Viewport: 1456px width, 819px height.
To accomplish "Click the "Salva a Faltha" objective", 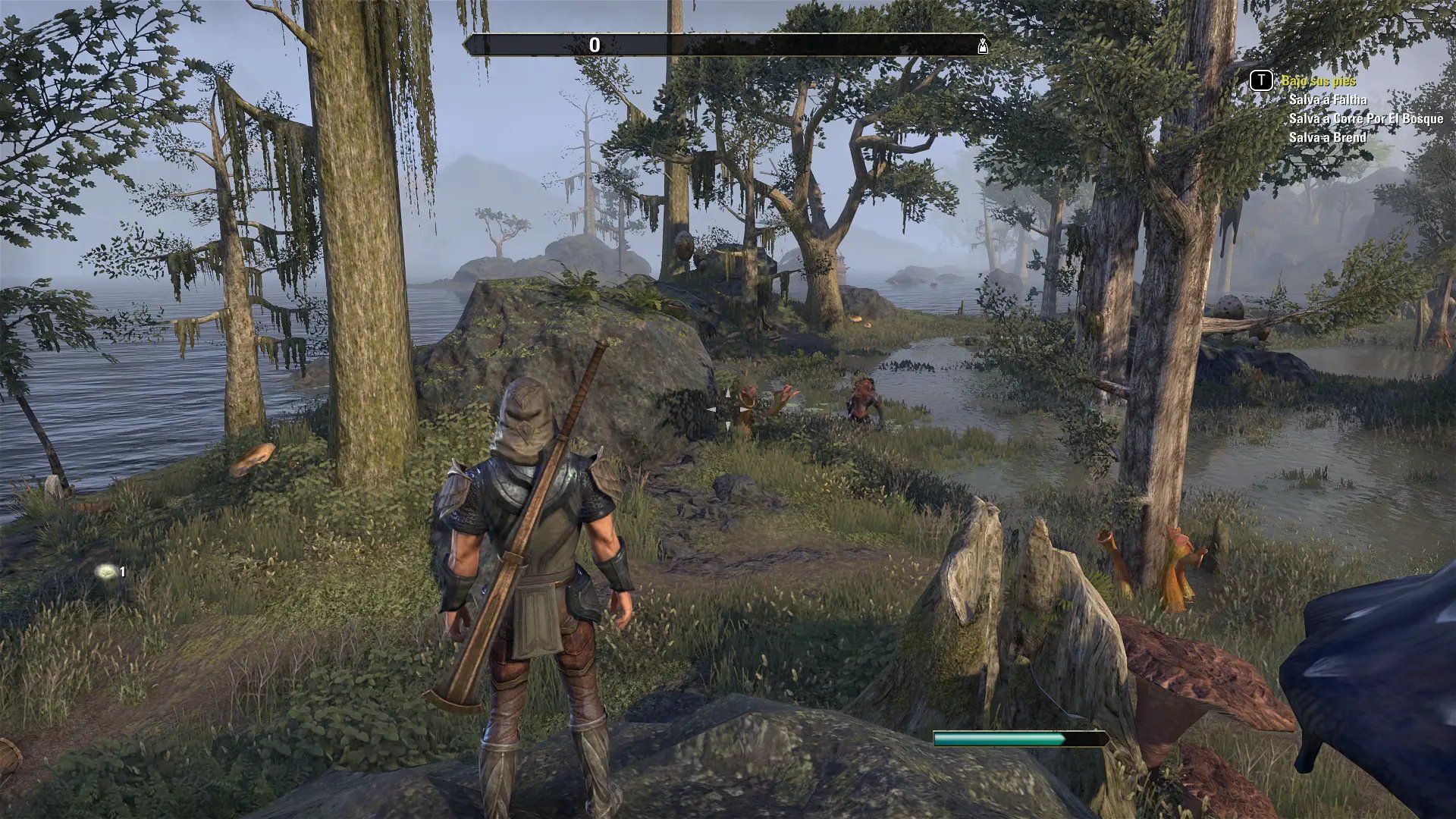I will click(x=1327, y=99).
